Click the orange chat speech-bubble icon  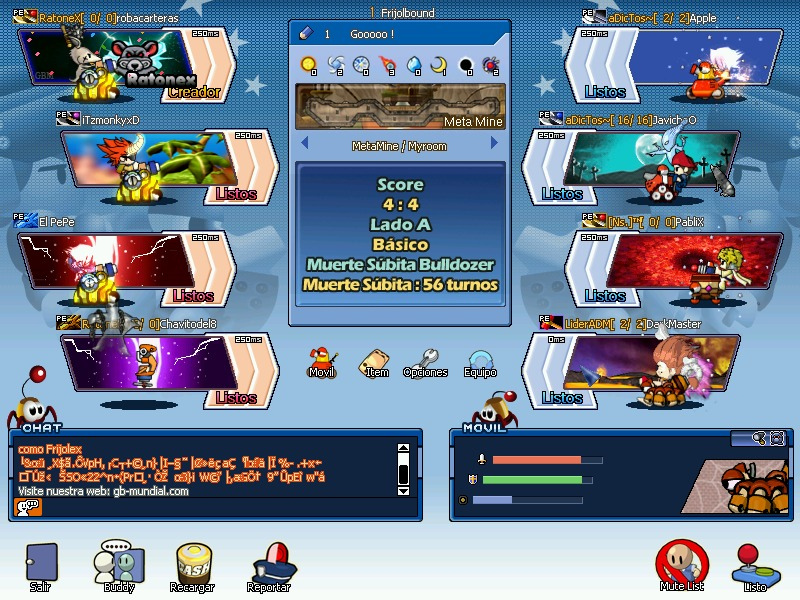28,507
